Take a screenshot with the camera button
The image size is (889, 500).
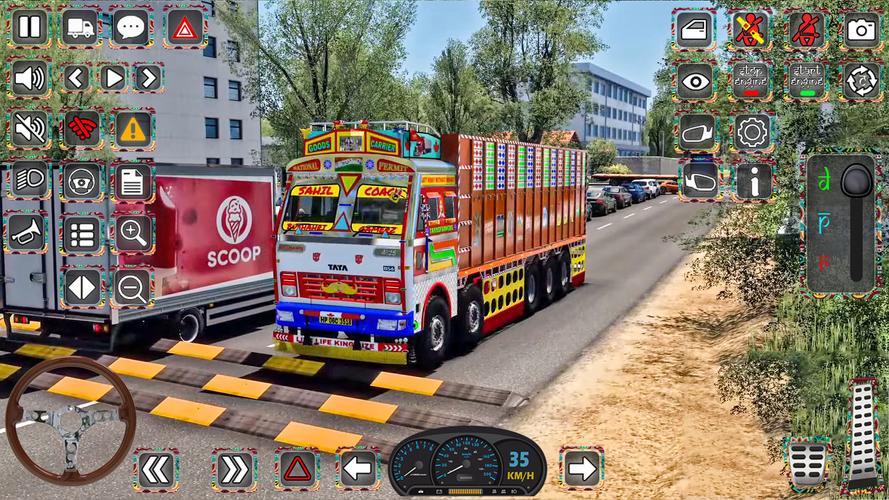(861, 29)
